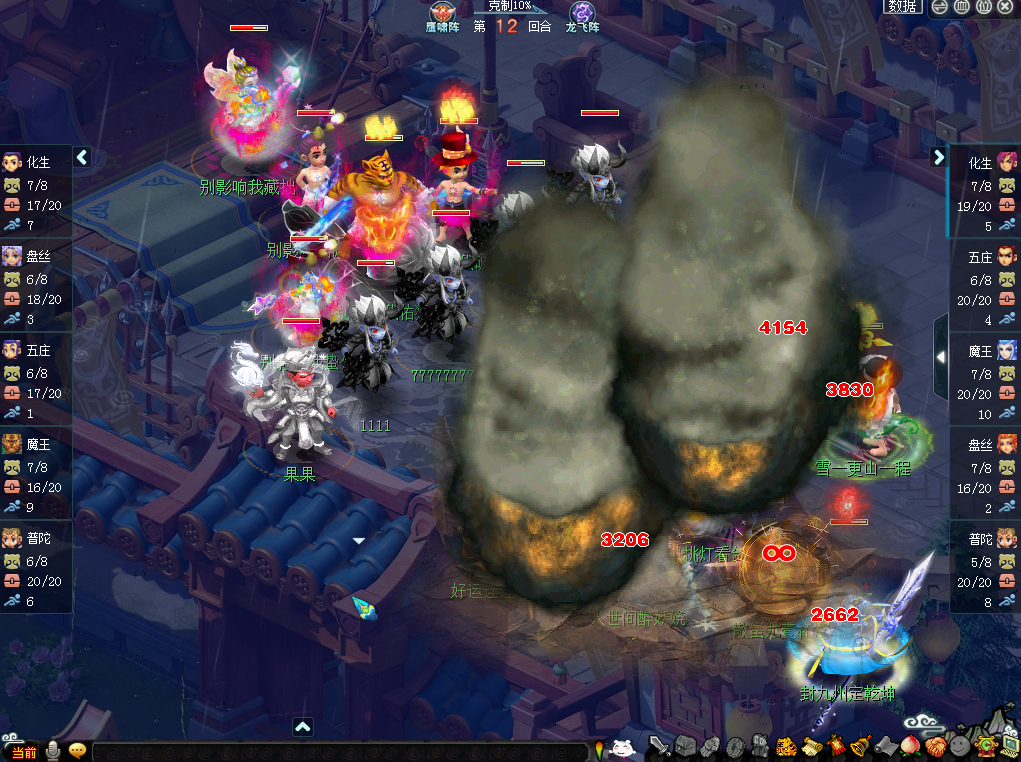
Task: Open the handshake friends icon
Action: click(933, 746)
